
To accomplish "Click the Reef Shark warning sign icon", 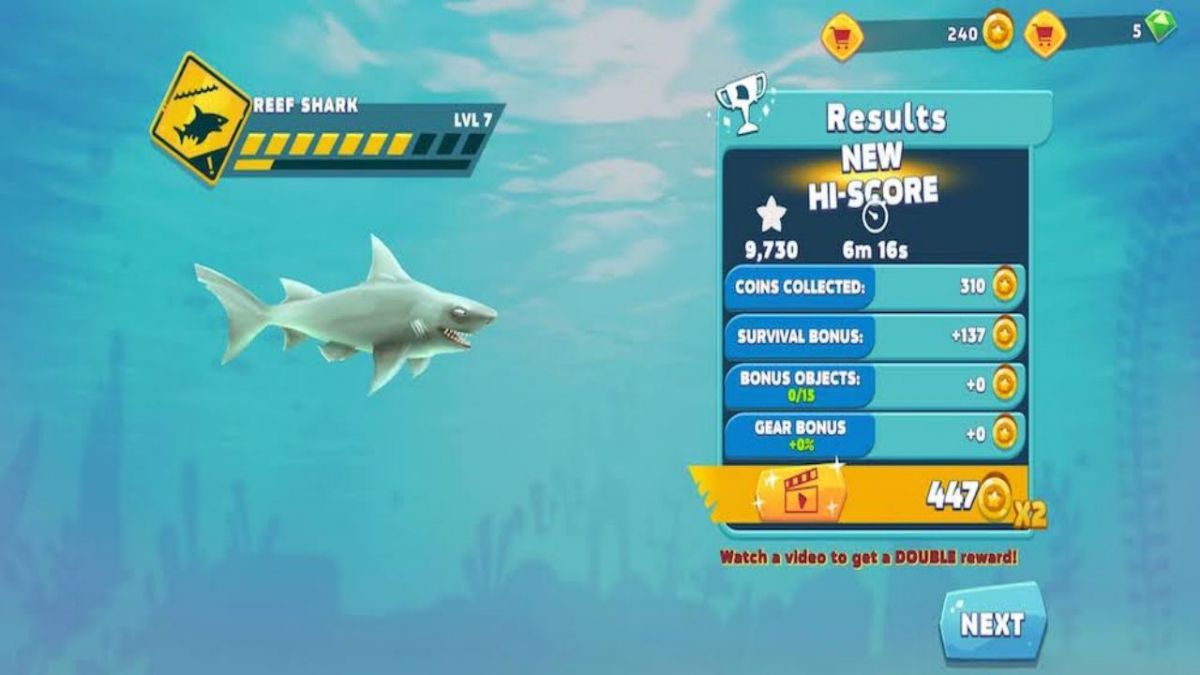I will pos(200,119).
